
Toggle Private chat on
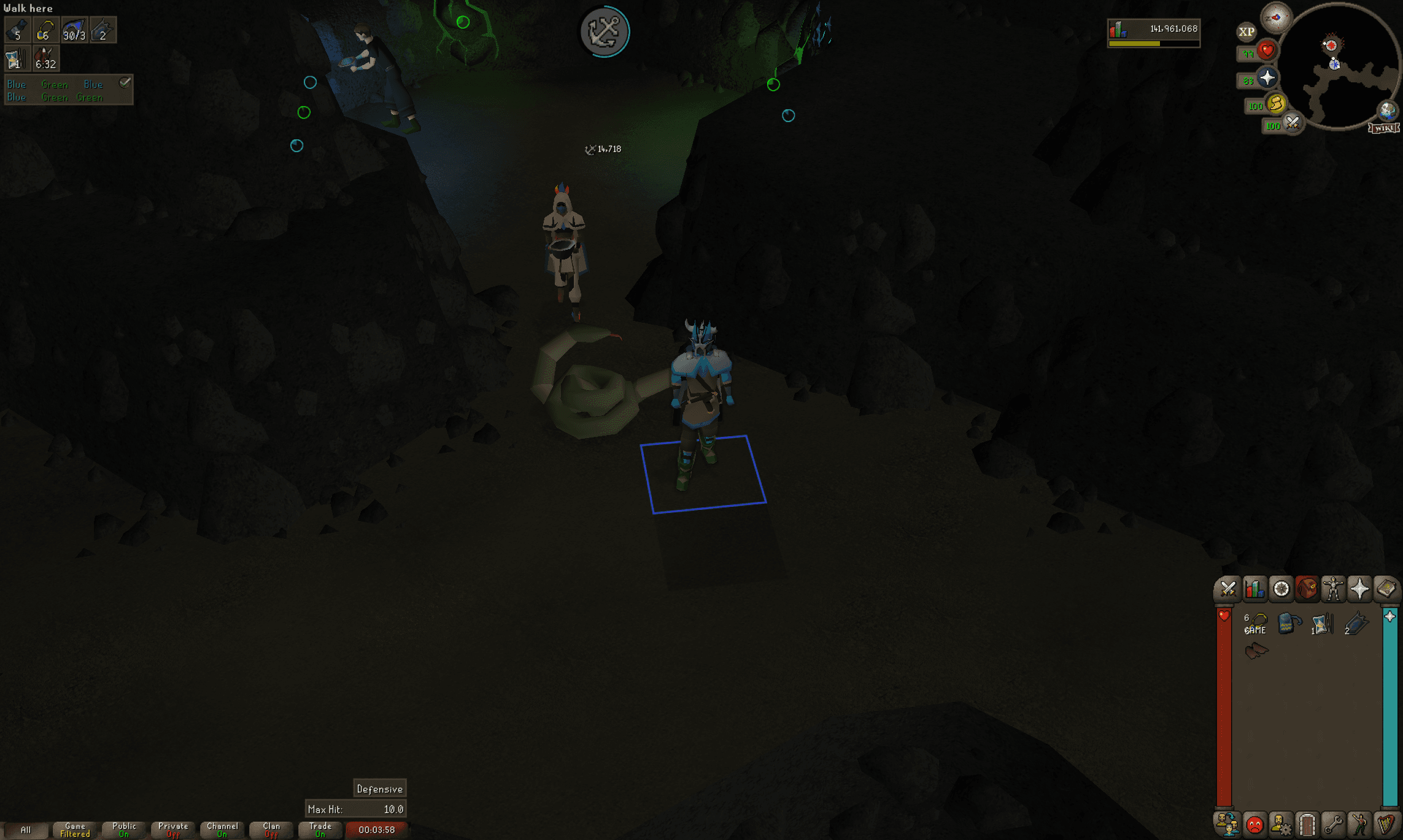[x=172, y=828]
